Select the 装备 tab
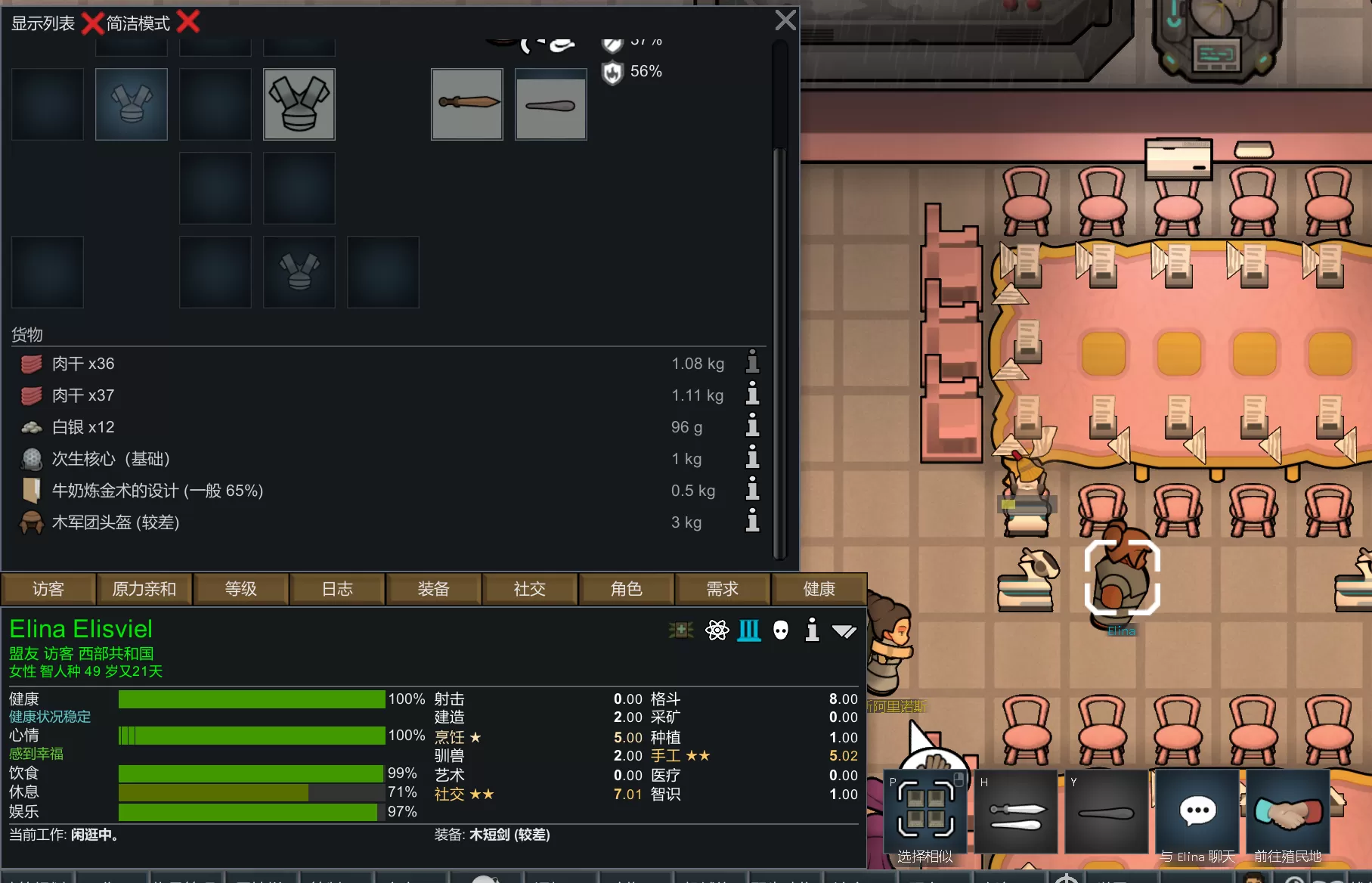This screenshot has width=1372, height=883. click(433, 589)
